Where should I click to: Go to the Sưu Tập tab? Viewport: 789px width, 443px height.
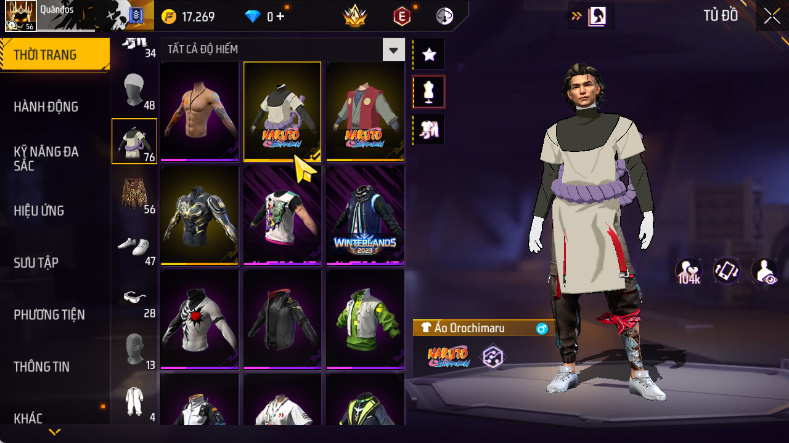36,263
